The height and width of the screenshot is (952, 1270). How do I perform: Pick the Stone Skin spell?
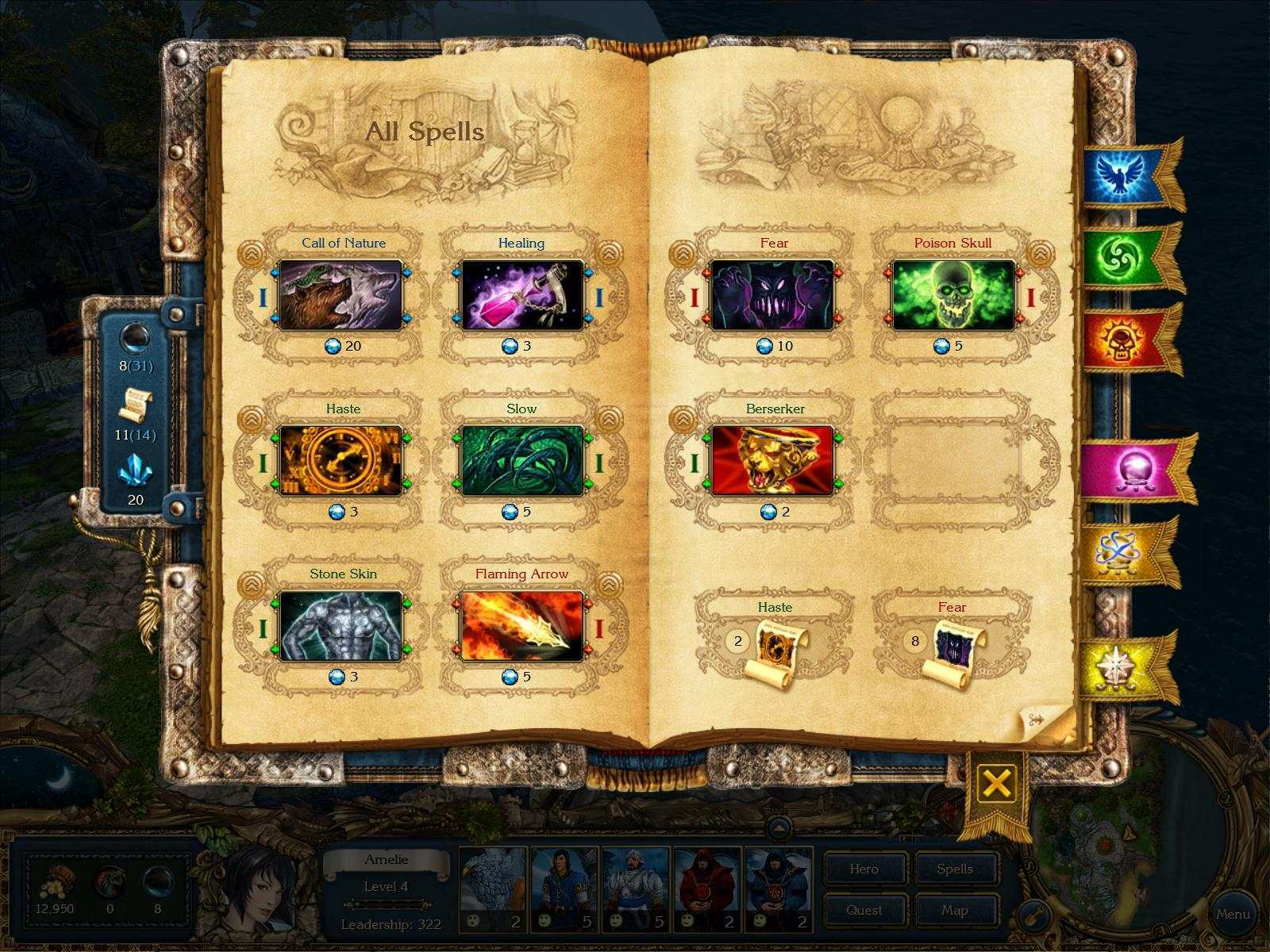(341, 627)
